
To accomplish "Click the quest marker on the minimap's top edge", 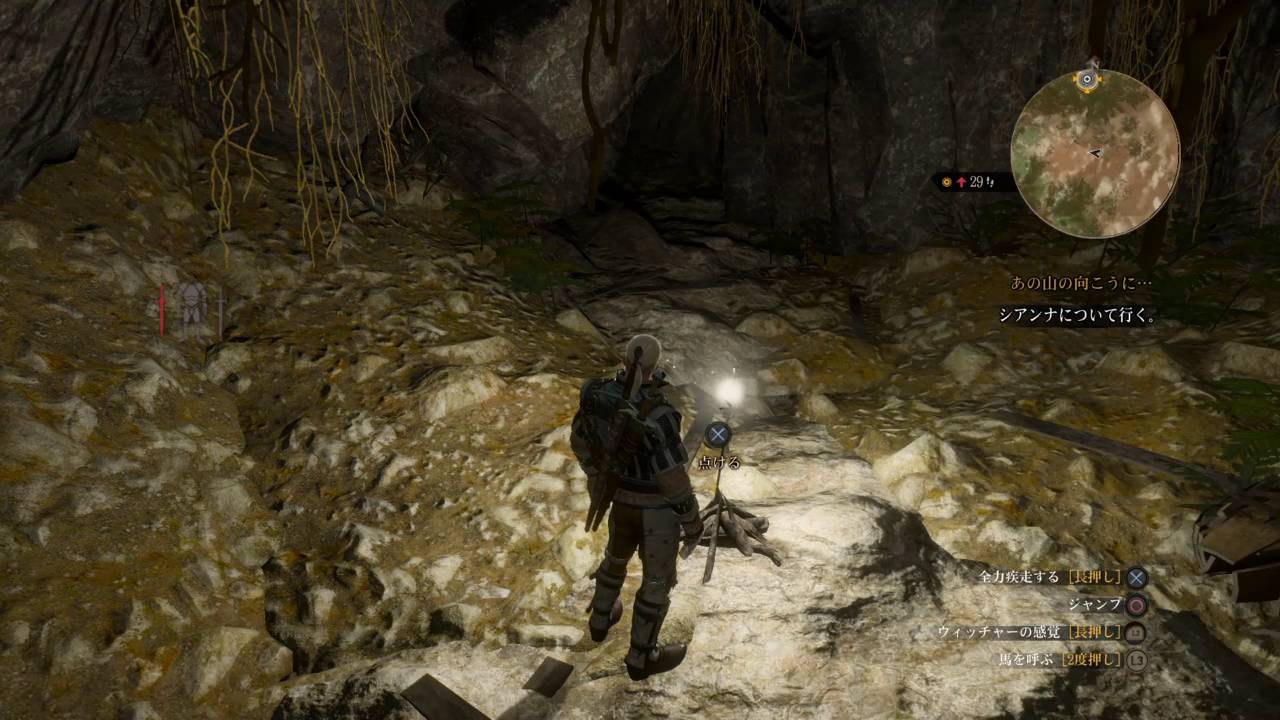I will pyautogui.click(x=1089, y=79).
